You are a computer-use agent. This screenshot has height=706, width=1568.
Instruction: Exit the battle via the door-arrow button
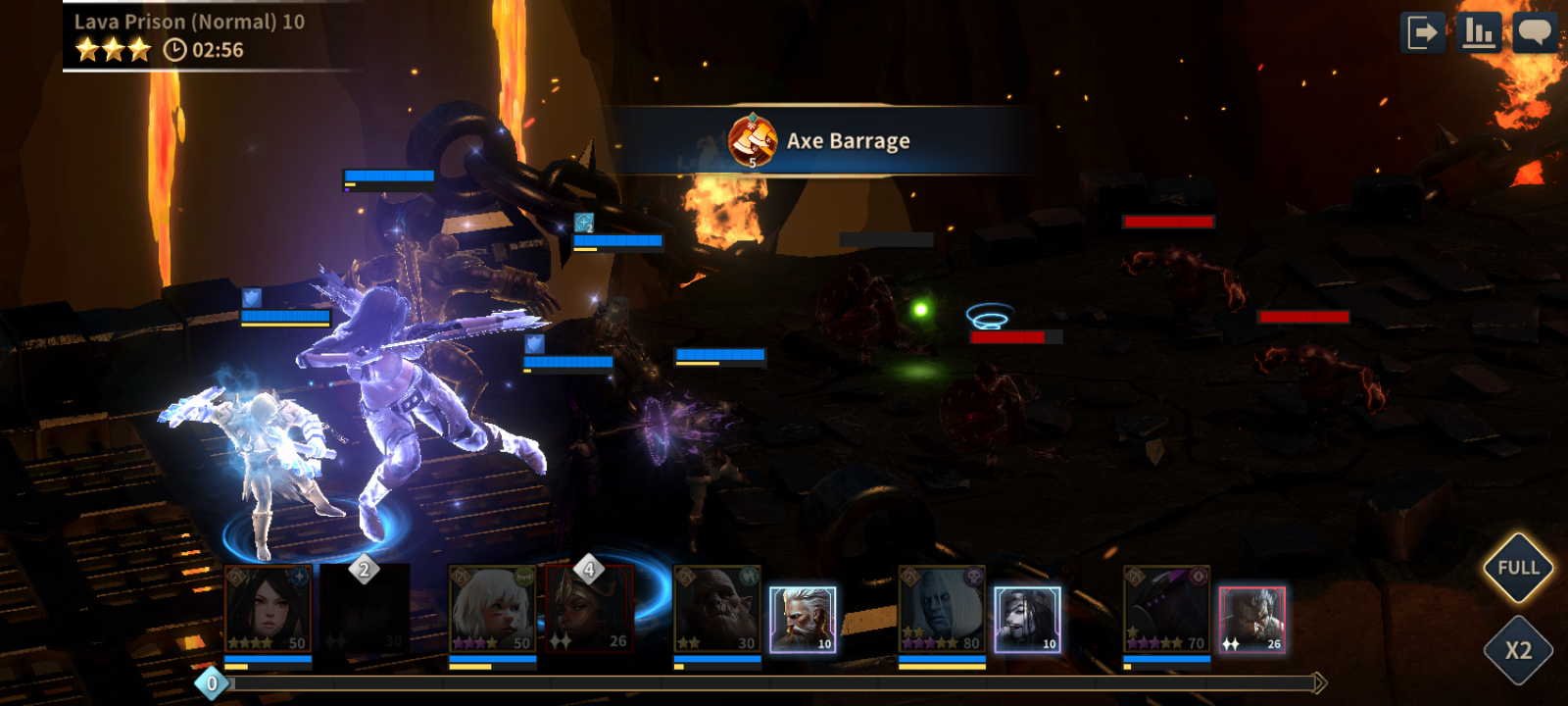(1422, 33)
